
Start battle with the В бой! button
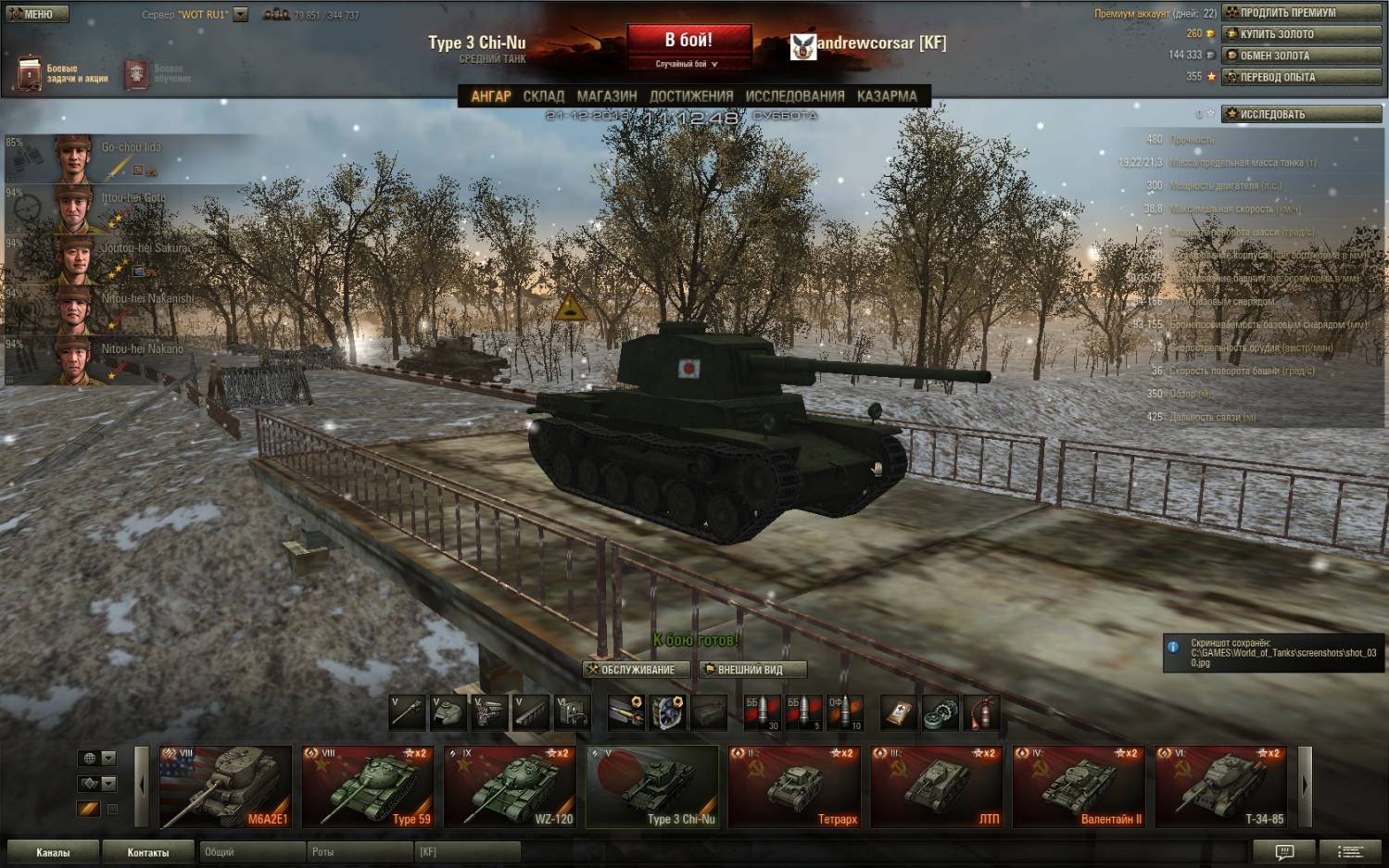(688, 41)
